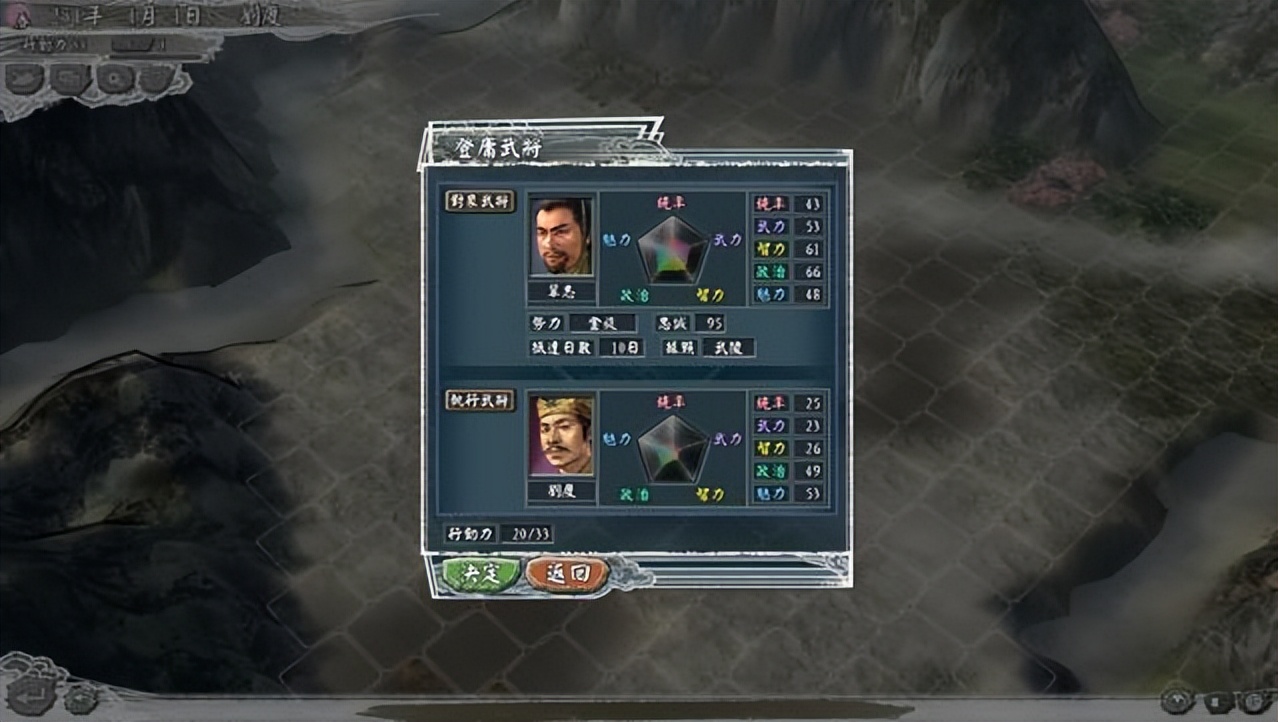Change the officer with the 執行武將 button

click(480, 400)
